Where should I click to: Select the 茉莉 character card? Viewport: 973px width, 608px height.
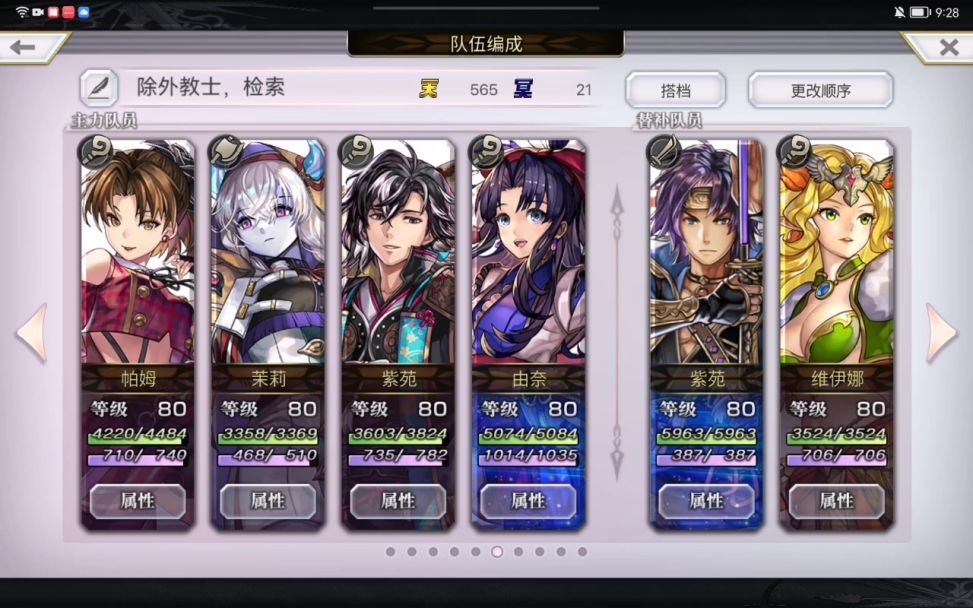click(268, 260)
